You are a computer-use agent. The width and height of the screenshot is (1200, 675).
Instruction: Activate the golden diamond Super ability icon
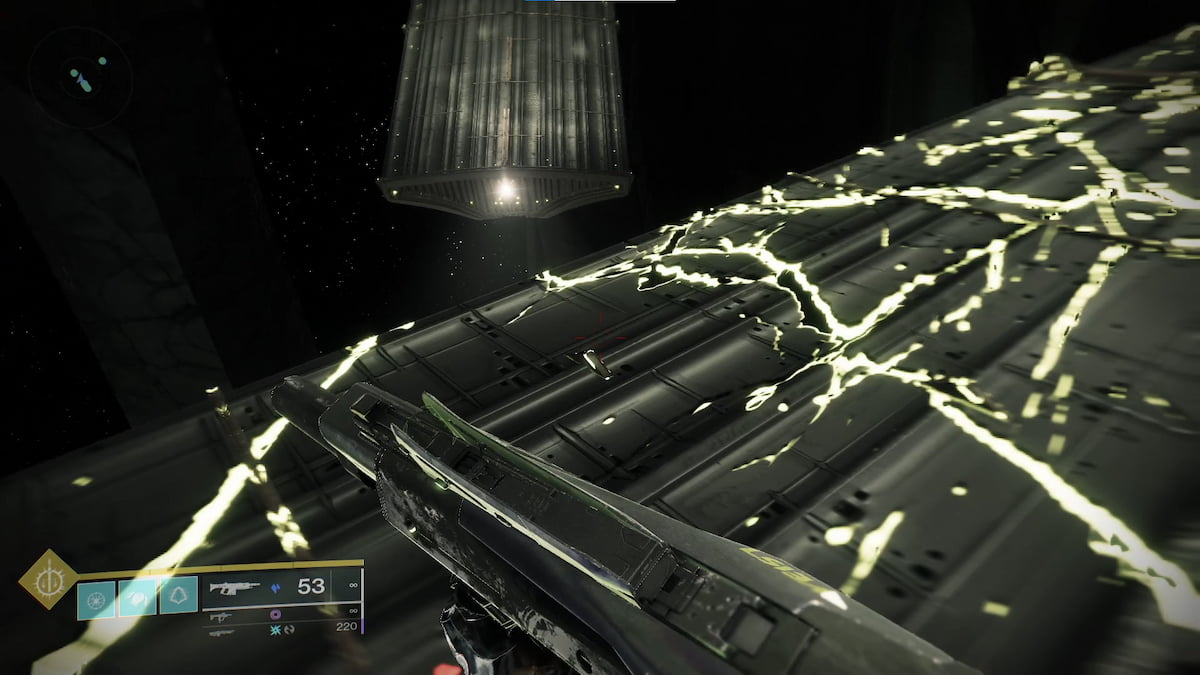click(x=48, y=579)
